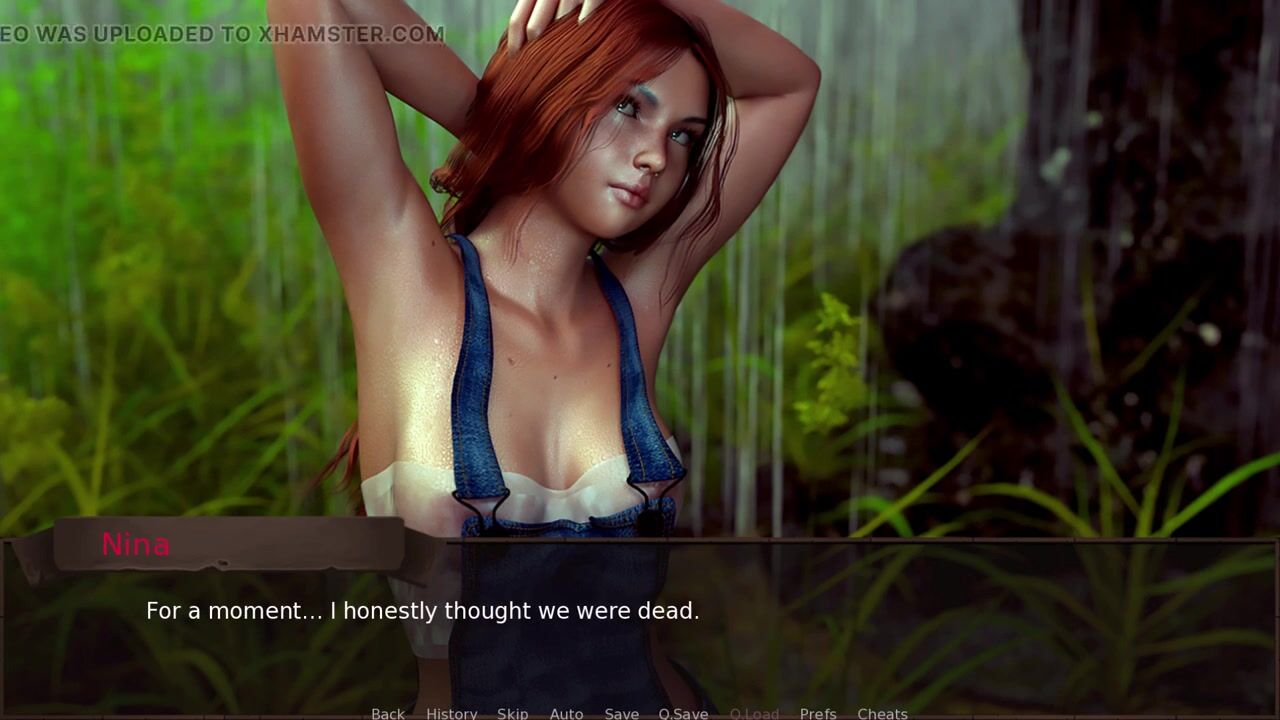Activate the Skip button
This screenshot has width=1280, height=720.
512,713
